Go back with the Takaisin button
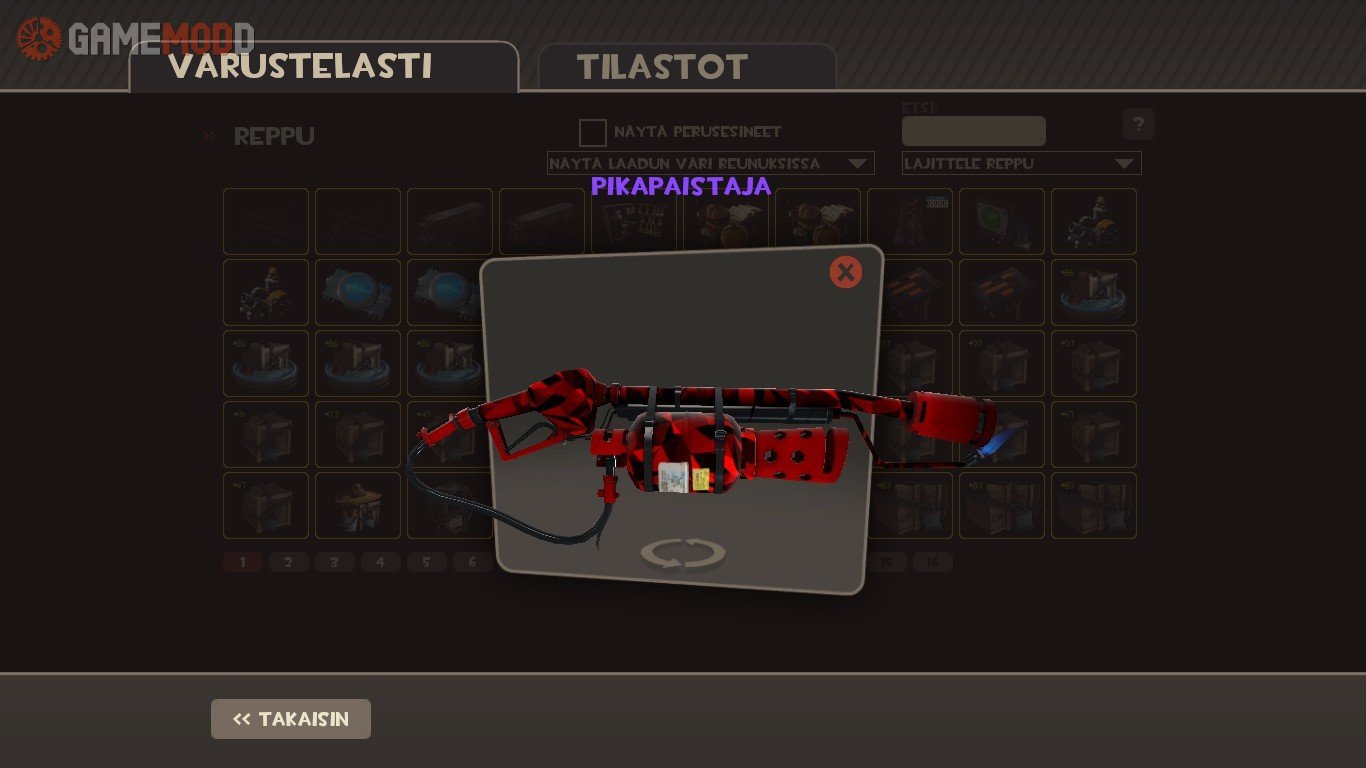This screenshot has width=1366, height=768. tap(291, 719)
